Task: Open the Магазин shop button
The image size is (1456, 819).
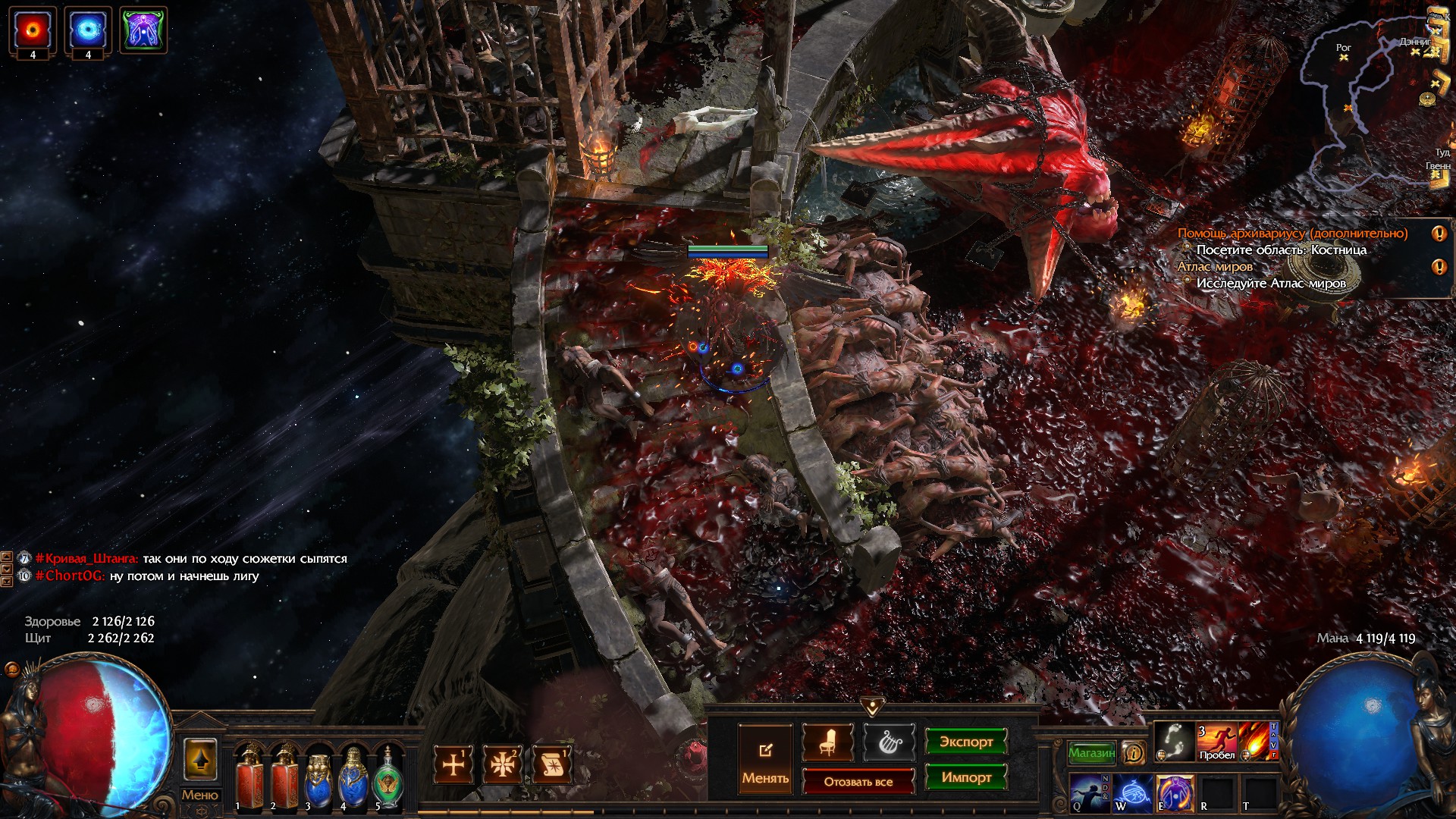Action: tap(1091, 753)
